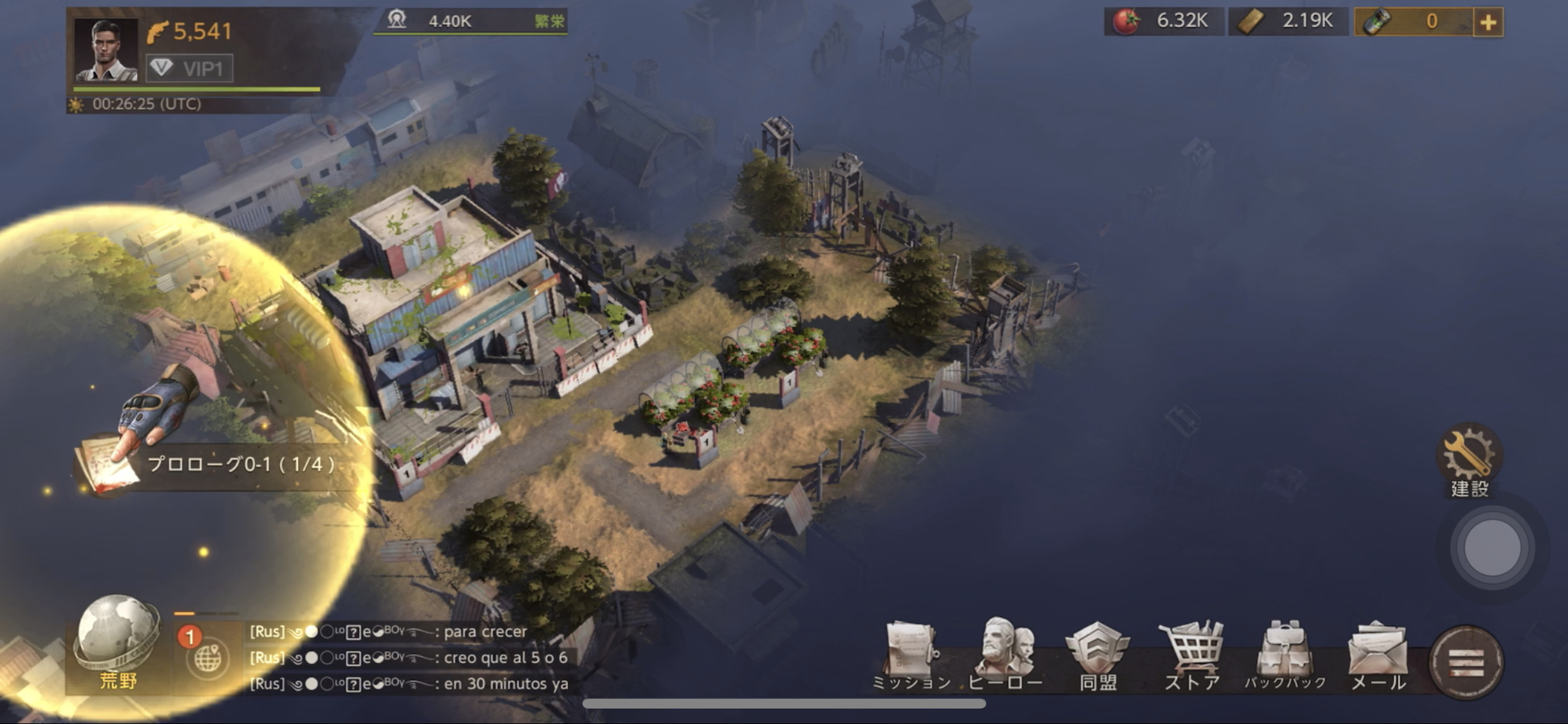Toggle the round hamburger menu button

click(x=1466, y=662)
